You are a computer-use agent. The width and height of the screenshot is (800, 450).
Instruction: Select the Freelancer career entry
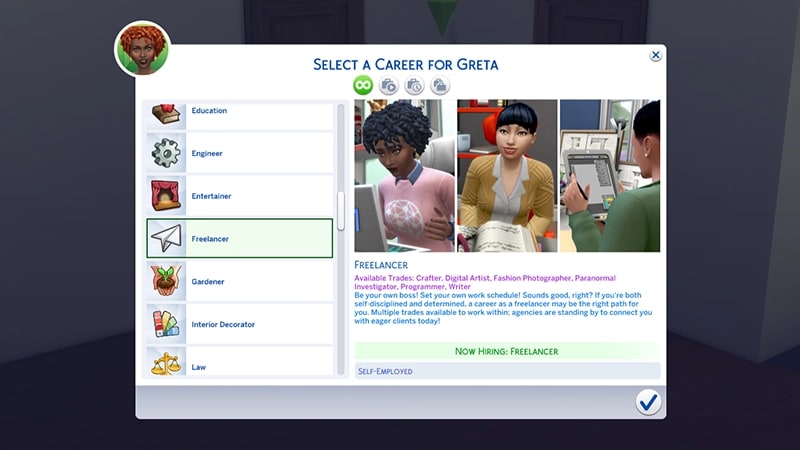tap(240, 239)
